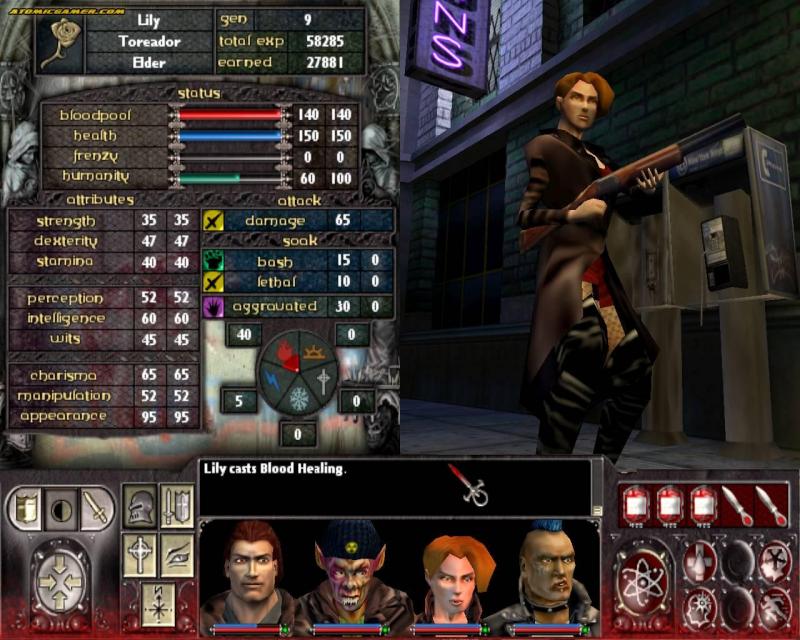Expand the message log with its corner button
This screenshot has height=640, width=800.
coord(597,510)
